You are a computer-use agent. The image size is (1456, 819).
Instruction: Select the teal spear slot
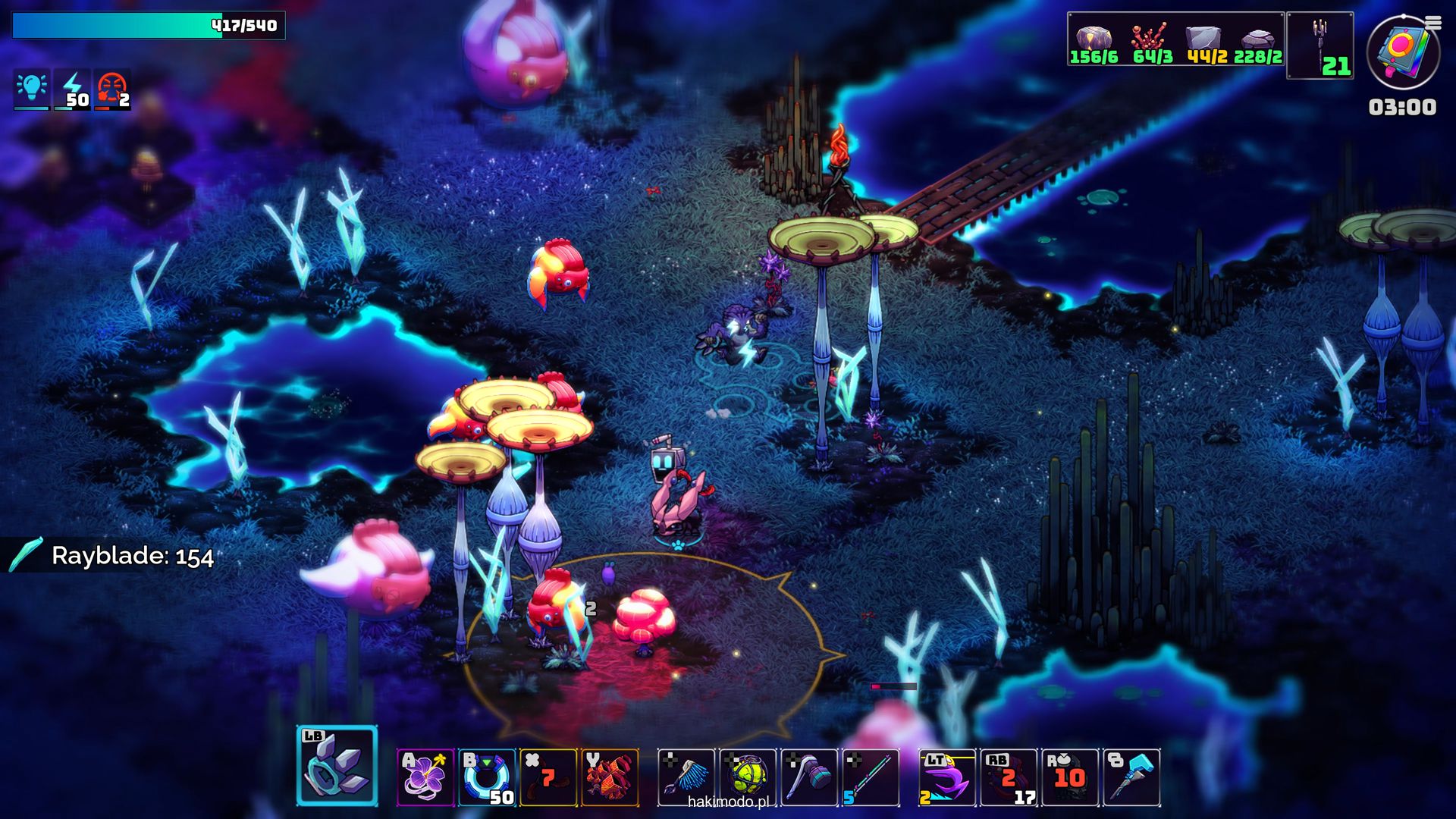(x=871, y=777)
